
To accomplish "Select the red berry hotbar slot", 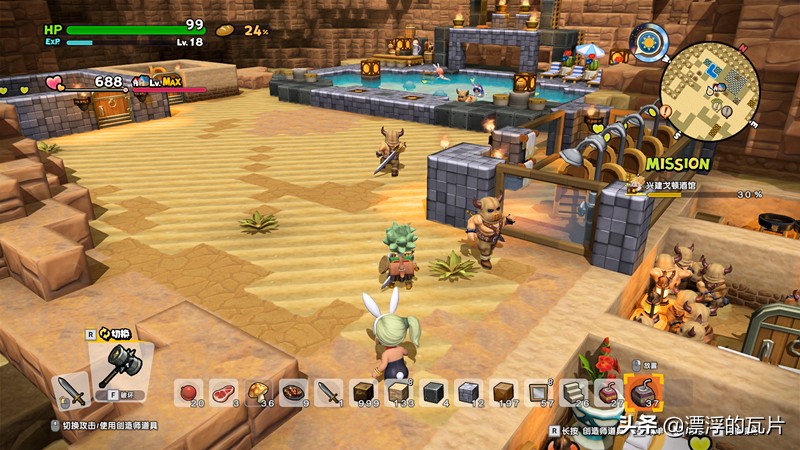I will tap(188, 391).
